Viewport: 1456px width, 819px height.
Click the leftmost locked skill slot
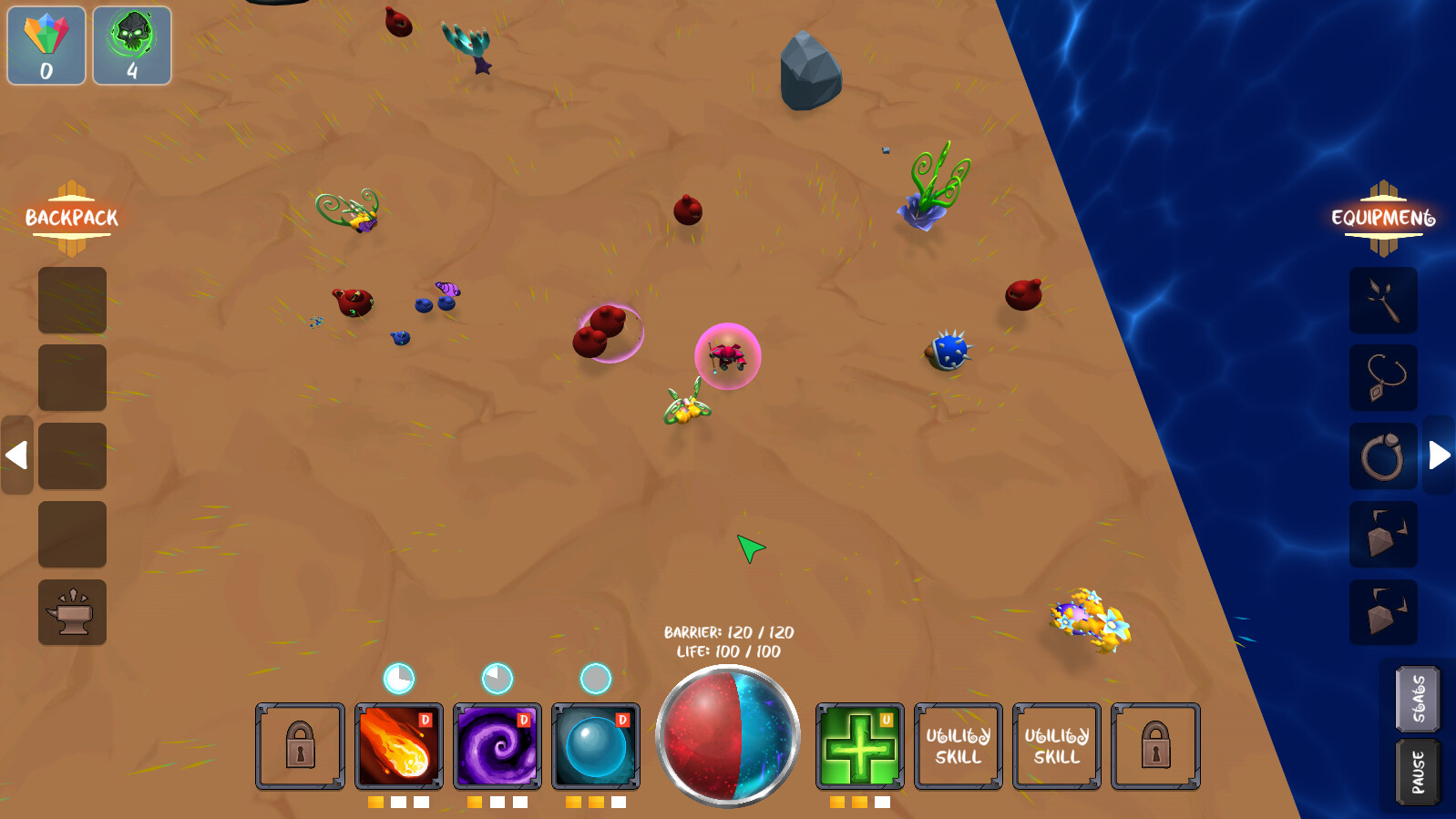point(299,745)
